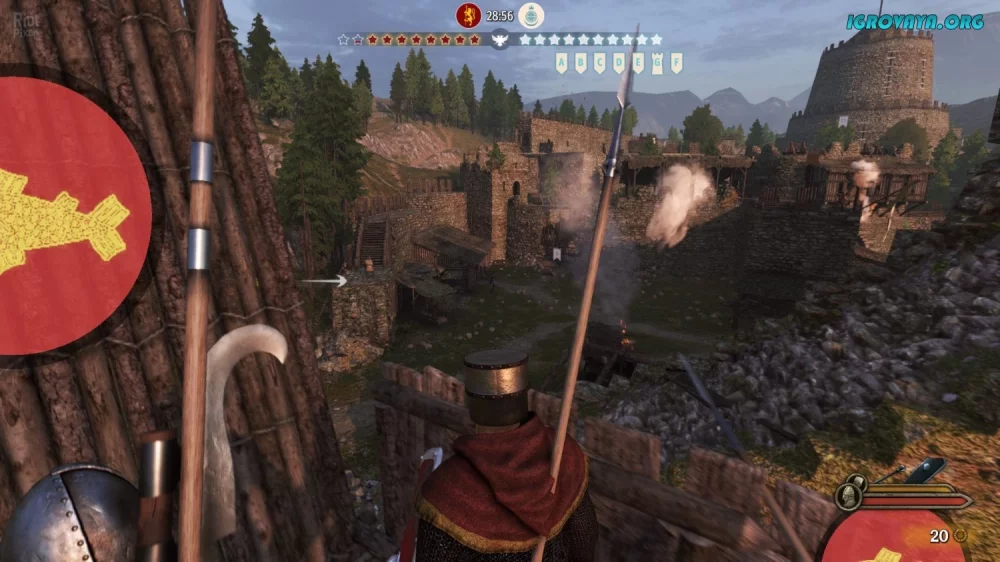The width and height of the screenshot is (1000, 562).
Task: Click the red lion attacker faction emblem
Action: tap(467, 15)
